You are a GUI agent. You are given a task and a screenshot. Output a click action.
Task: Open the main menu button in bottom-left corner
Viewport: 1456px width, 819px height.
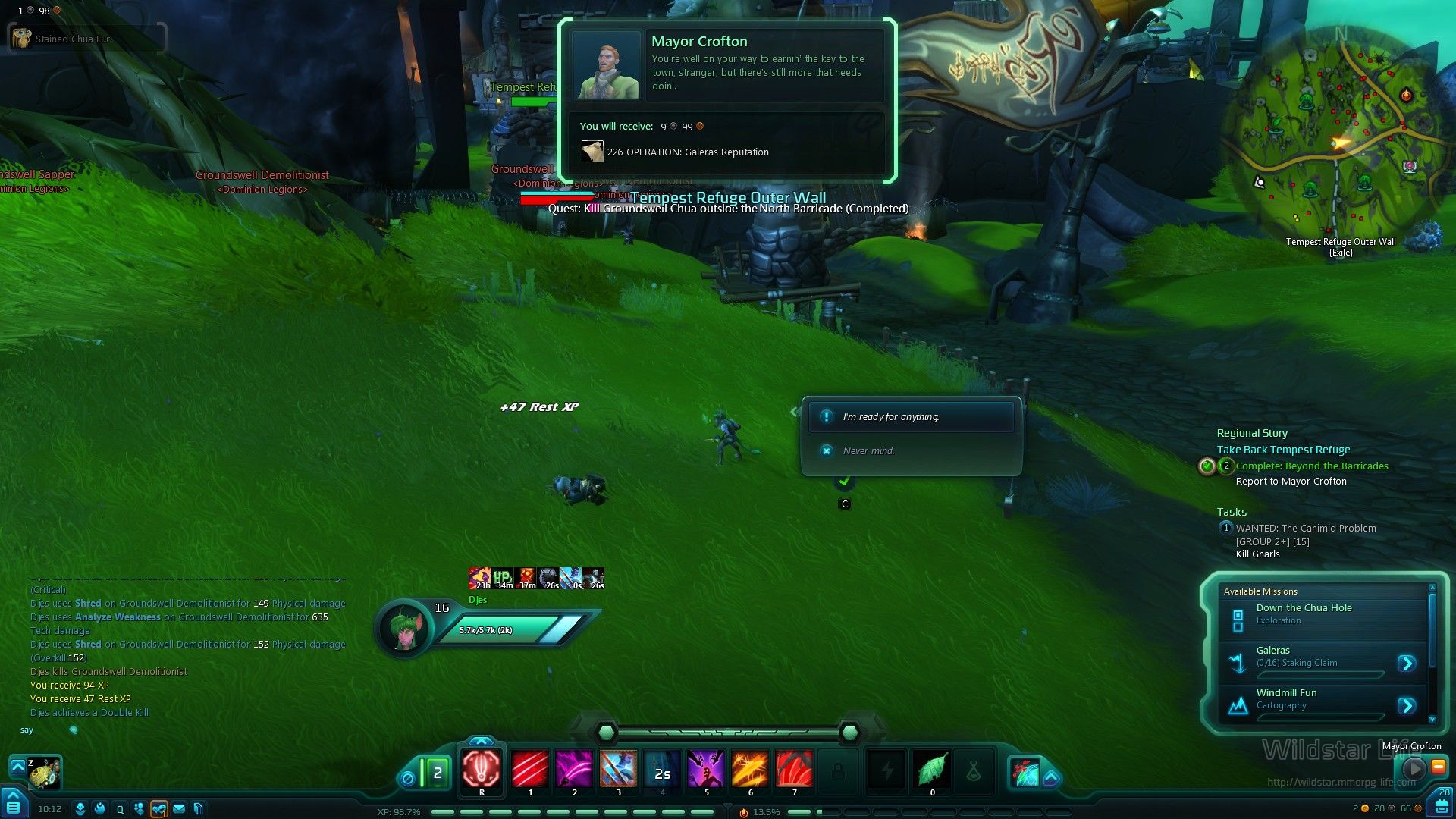point(14,805)
